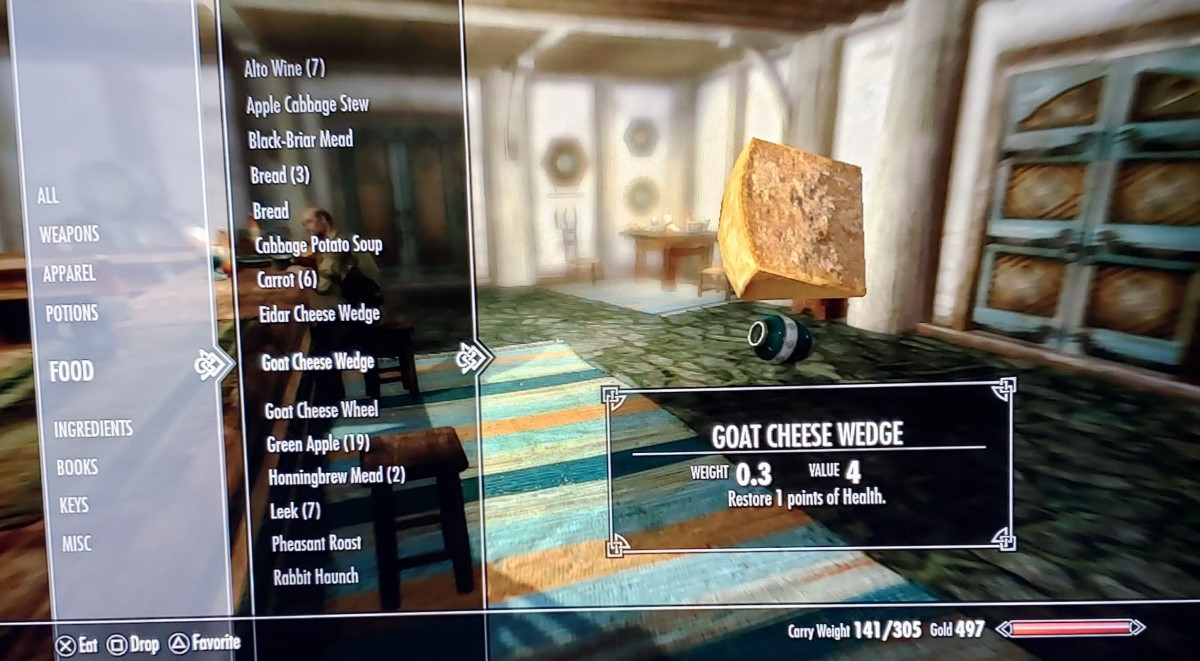Select the Eidar Cheese Wedge item

pyautogui.click(x=318, y=314)
